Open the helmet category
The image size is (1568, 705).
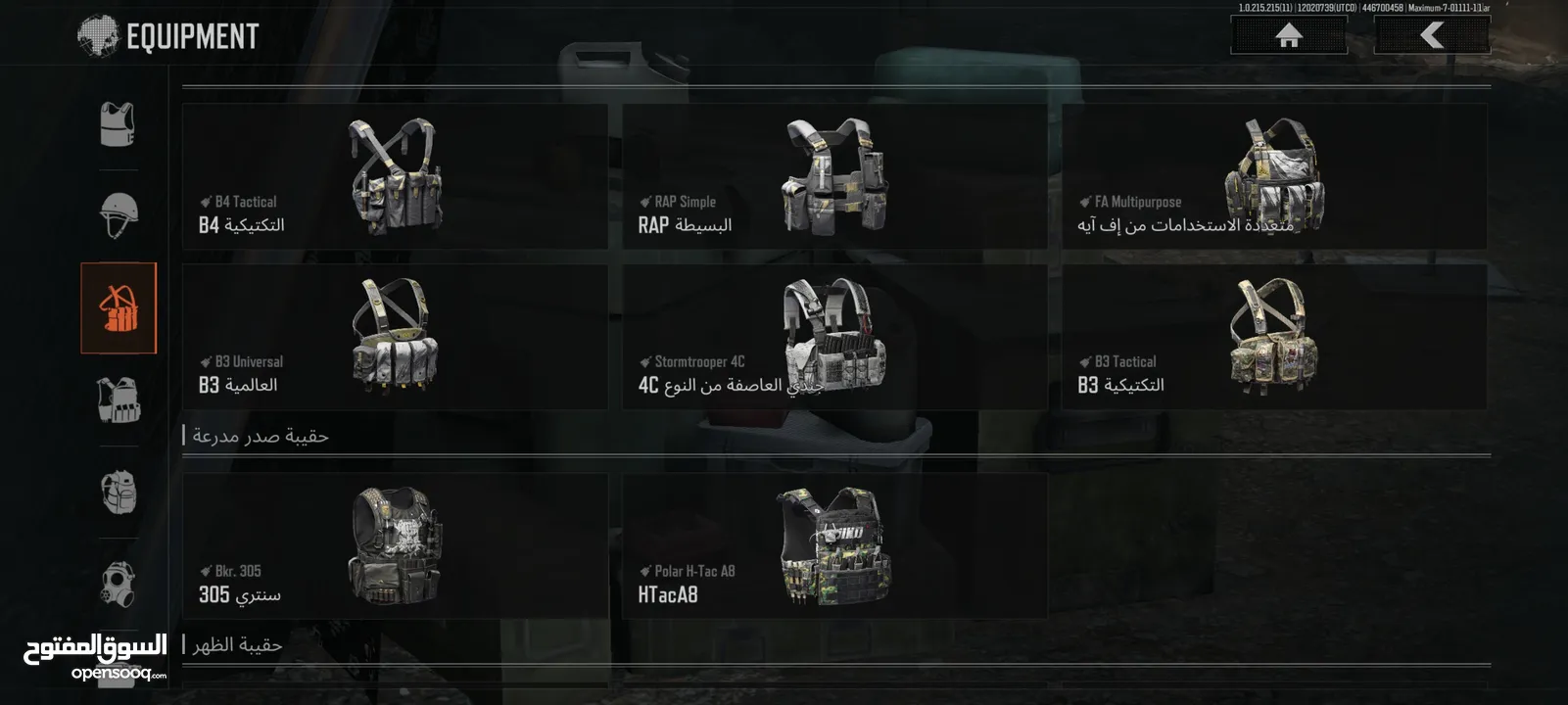pyautogui.click(x=119, y=215)
